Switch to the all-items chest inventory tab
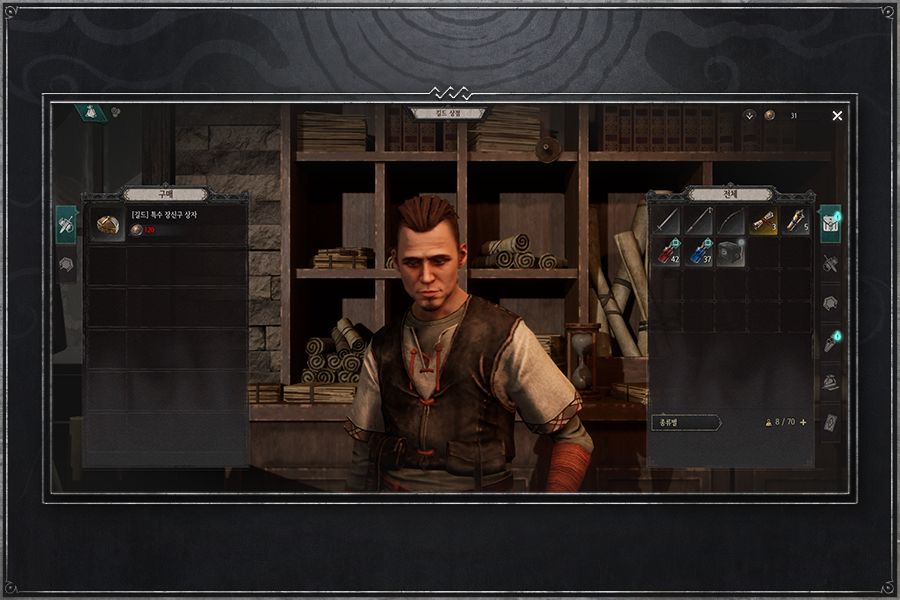 coord(829,224)
